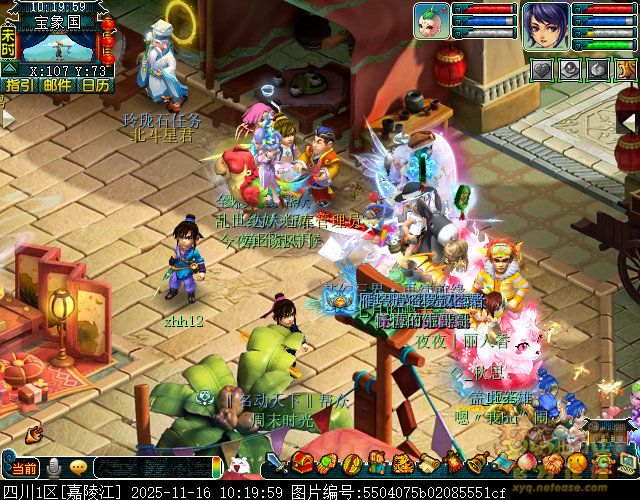Expand the side panel with the white arrow
The image size is (640, 500).
(8, 117)
